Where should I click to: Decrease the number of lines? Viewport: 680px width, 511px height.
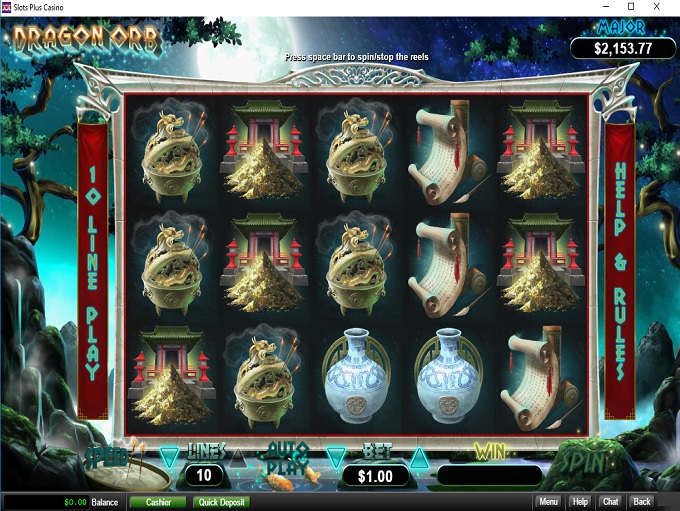[168, 458]
